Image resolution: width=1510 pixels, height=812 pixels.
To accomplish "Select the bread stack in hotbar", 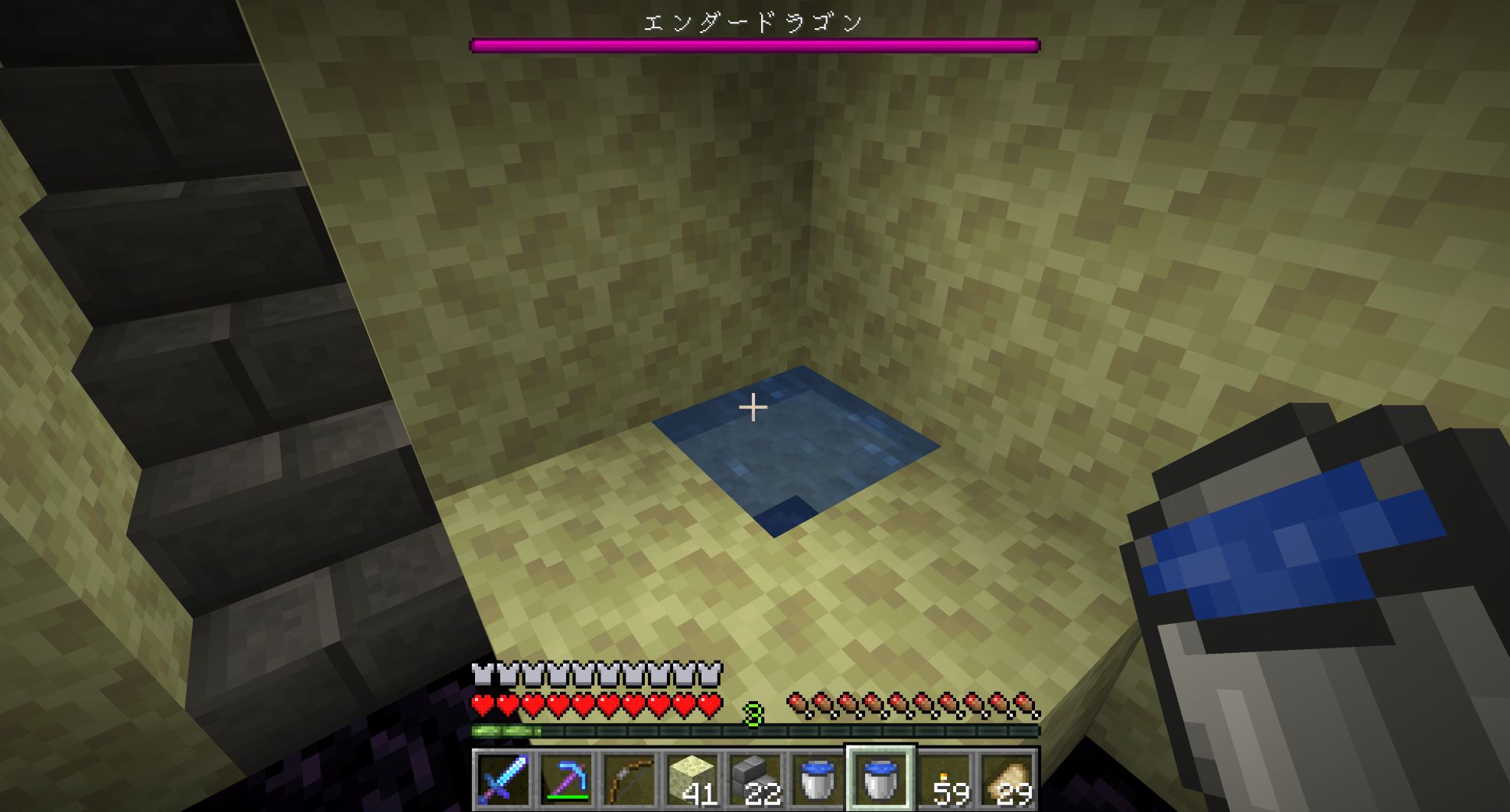I will coord(1006,780).
